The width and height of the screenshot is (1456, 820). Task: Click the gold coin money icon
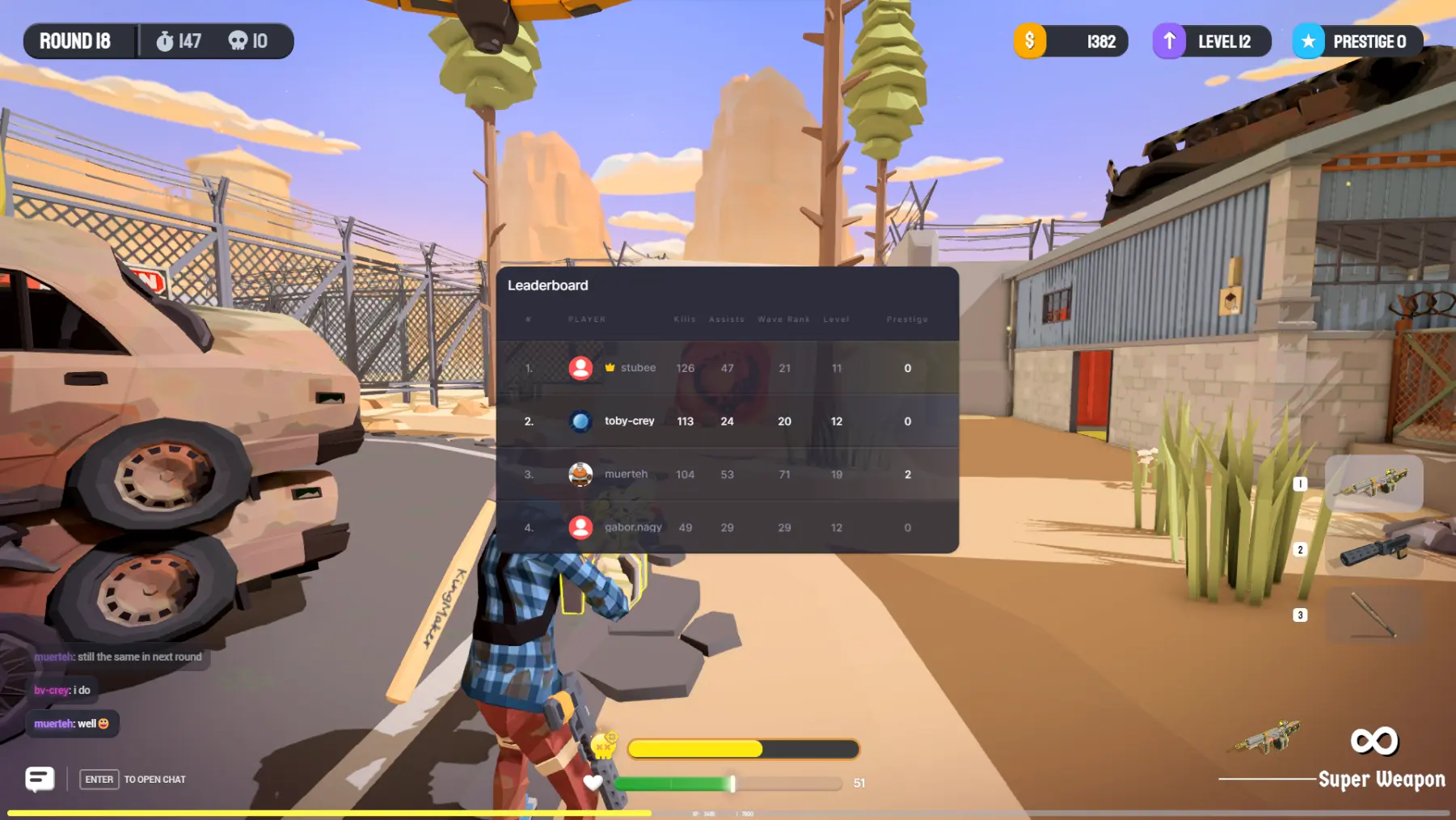[x=1030, y=41]
